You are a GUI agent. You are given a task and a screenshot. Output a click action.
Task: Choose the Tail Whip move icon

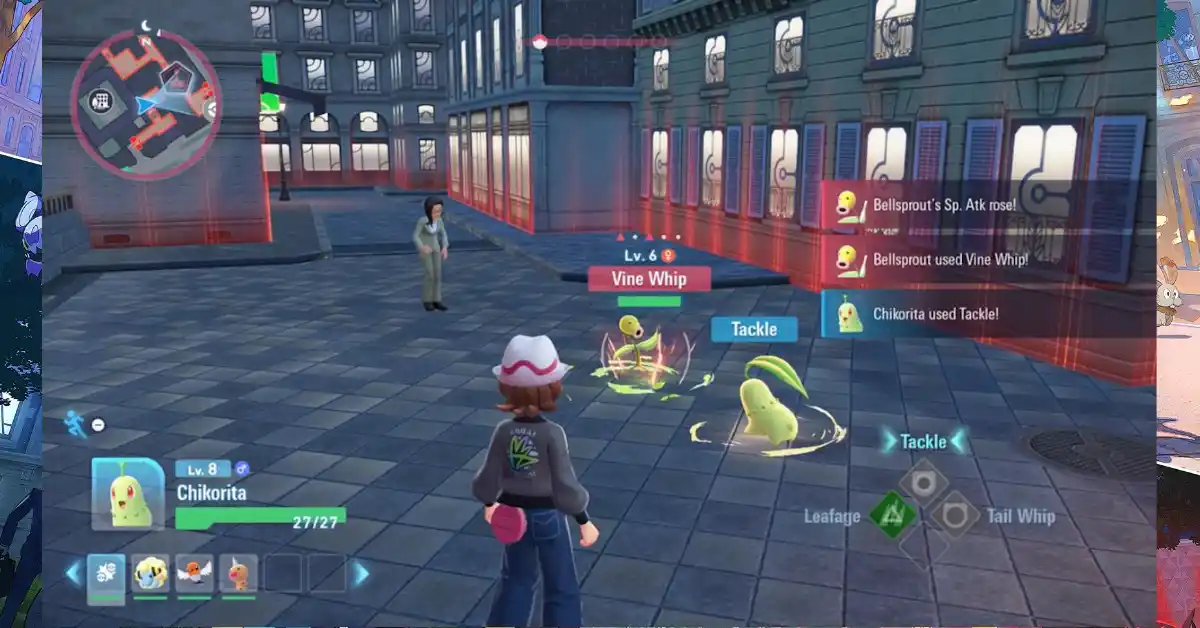coord(957,516)
